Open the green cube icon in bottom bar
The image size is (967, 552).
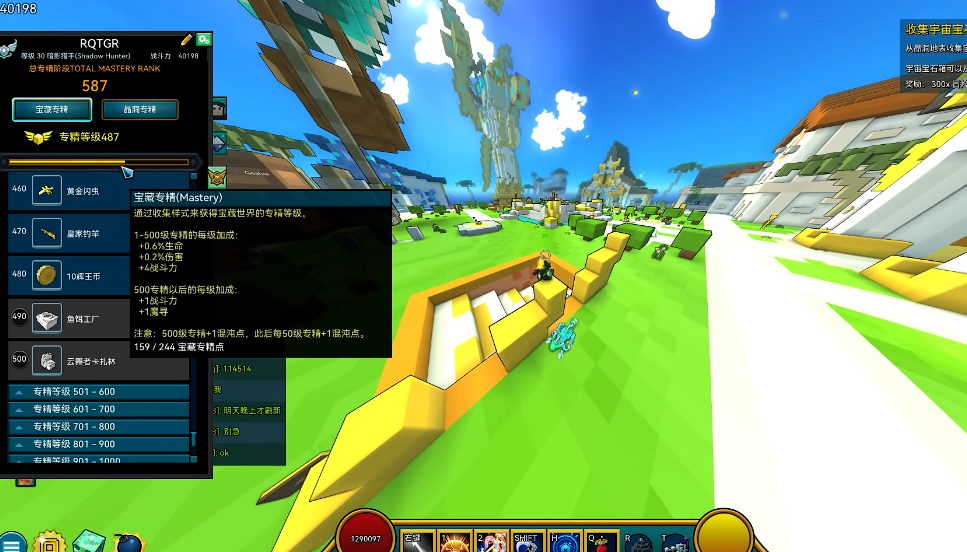pos(88,542)
